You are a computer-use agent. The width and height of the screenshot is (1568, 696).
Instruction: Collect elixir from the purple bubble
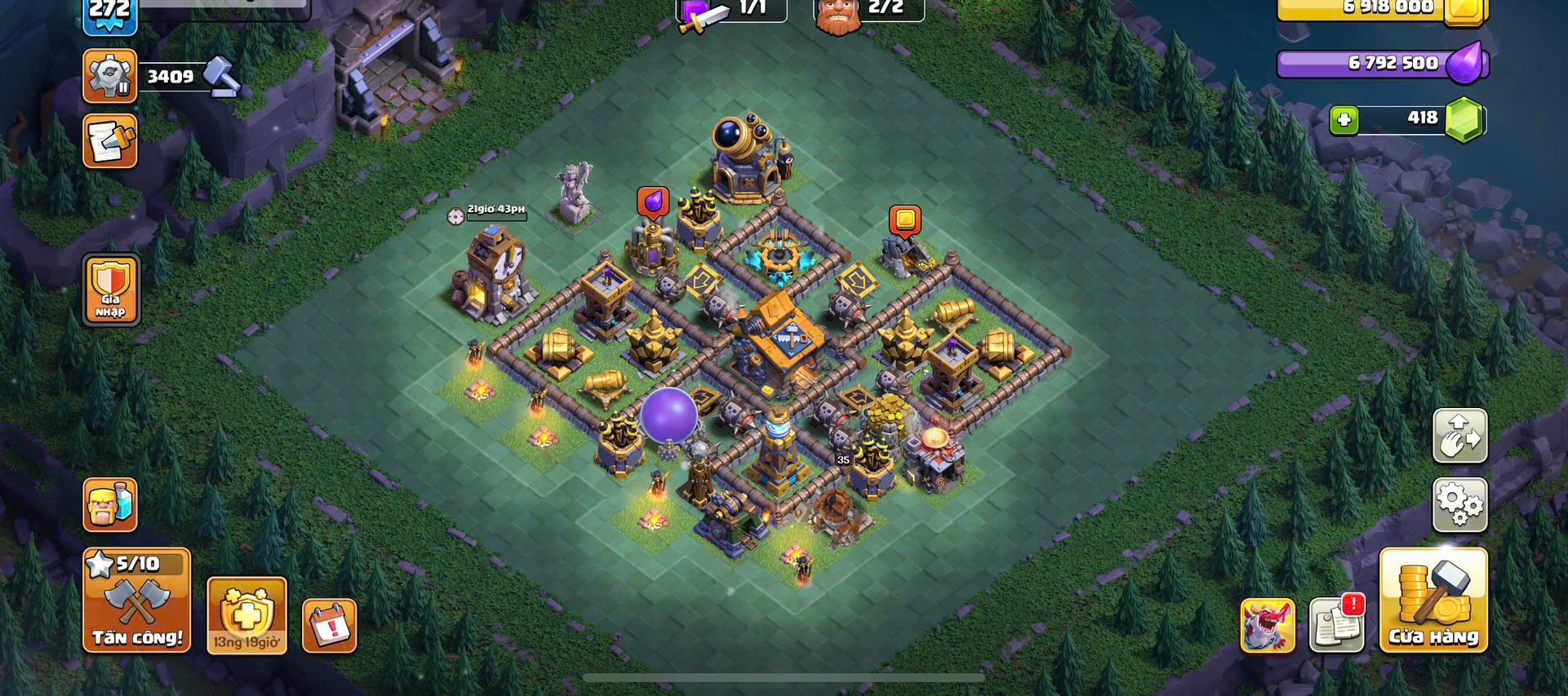point(653,202)
